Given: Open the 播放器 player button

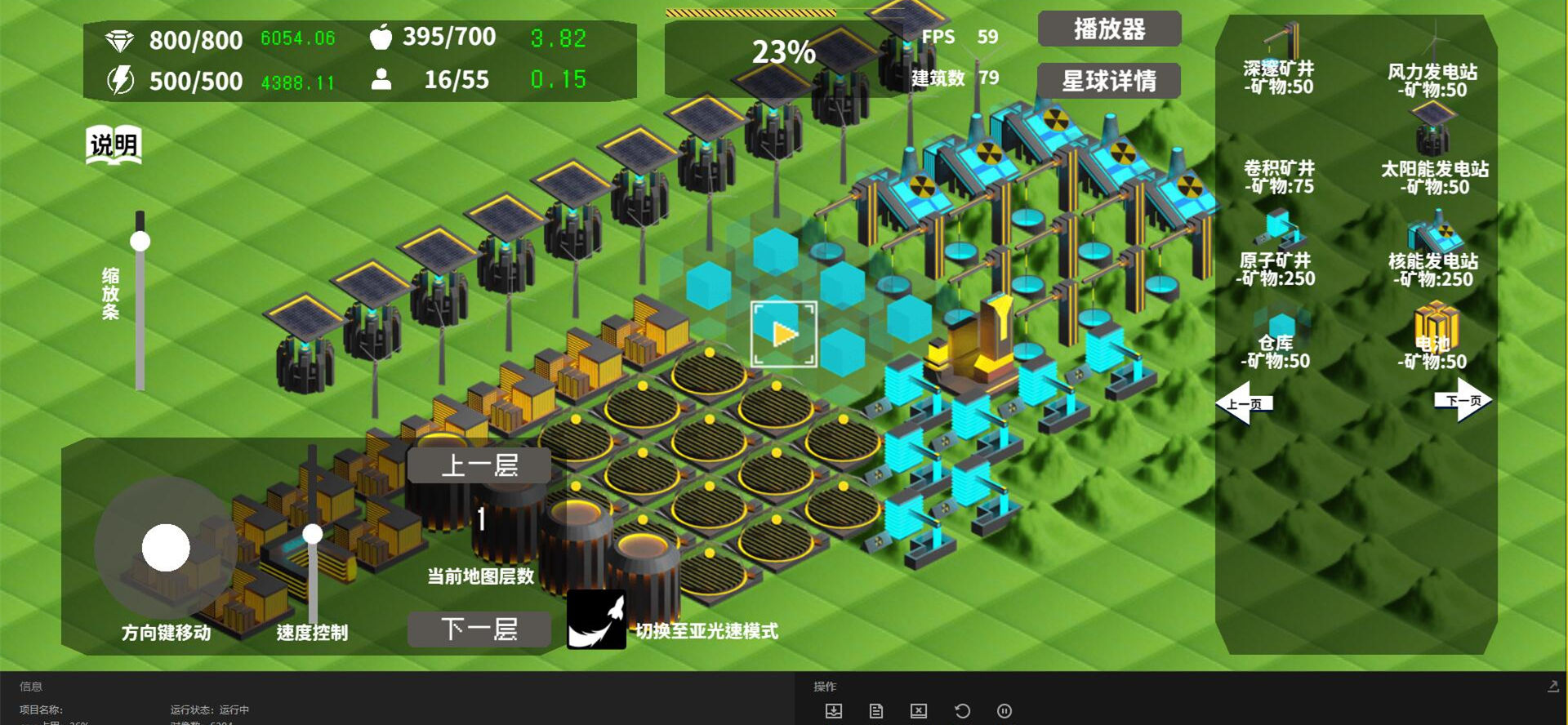Looking at the screenshot, I should click(1109, 29).
